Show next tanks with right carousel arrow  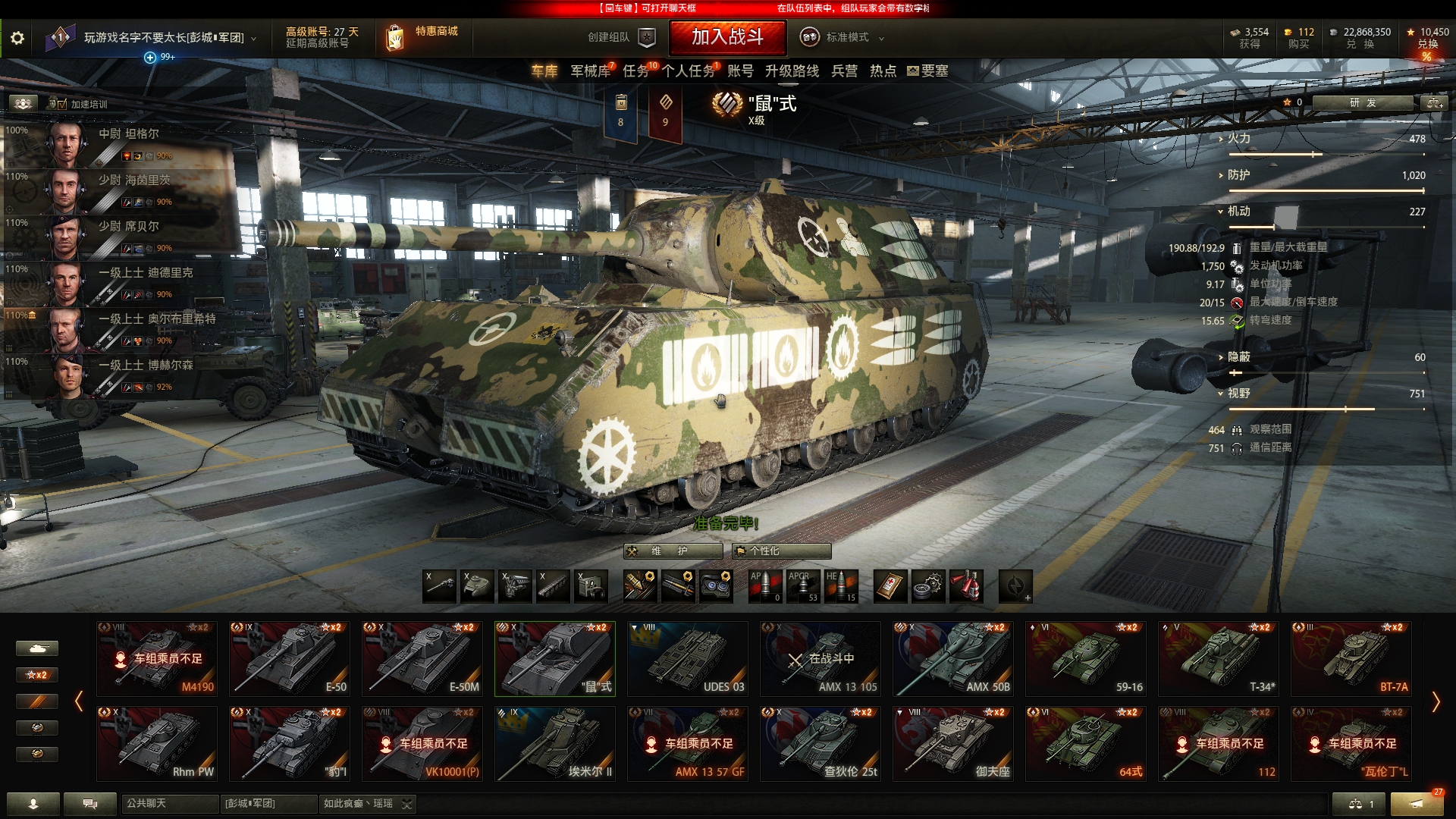1435,702
